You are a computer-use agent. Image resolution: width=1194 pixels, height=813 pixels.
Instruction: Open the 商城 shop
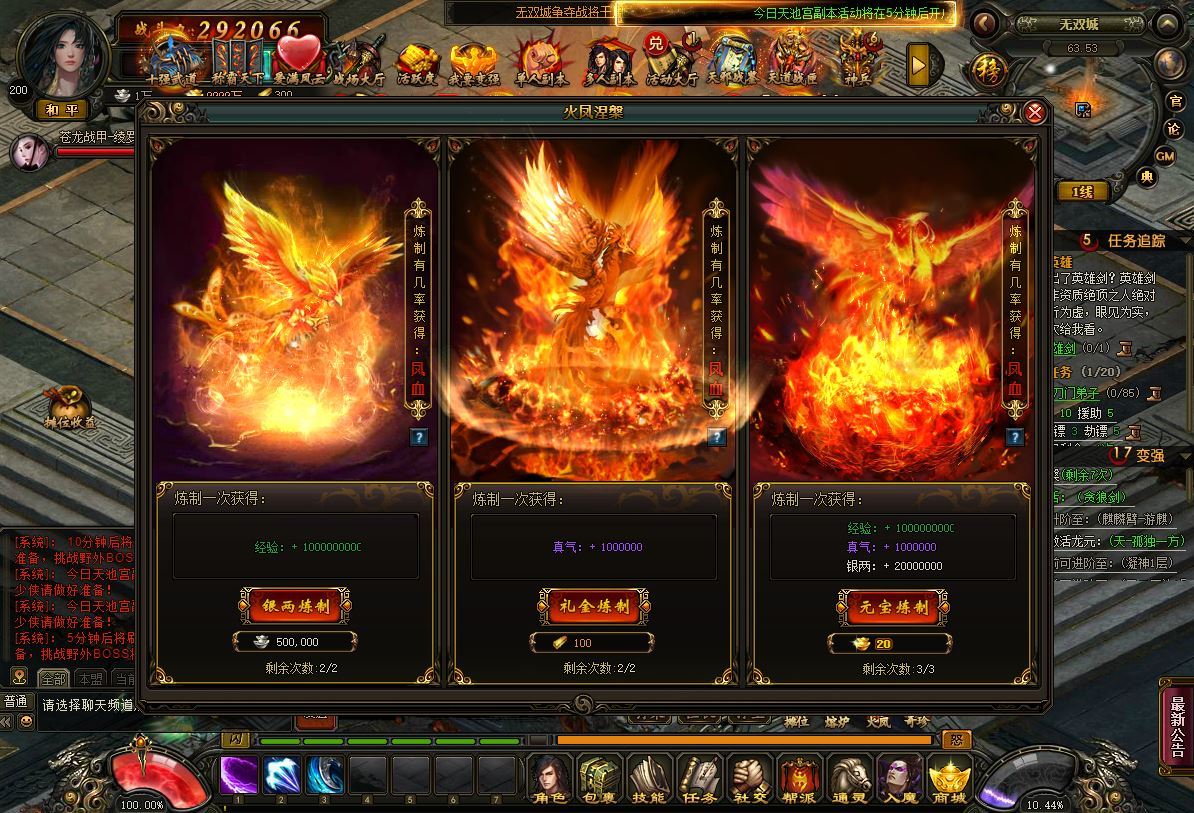click(x=950, y=778)
